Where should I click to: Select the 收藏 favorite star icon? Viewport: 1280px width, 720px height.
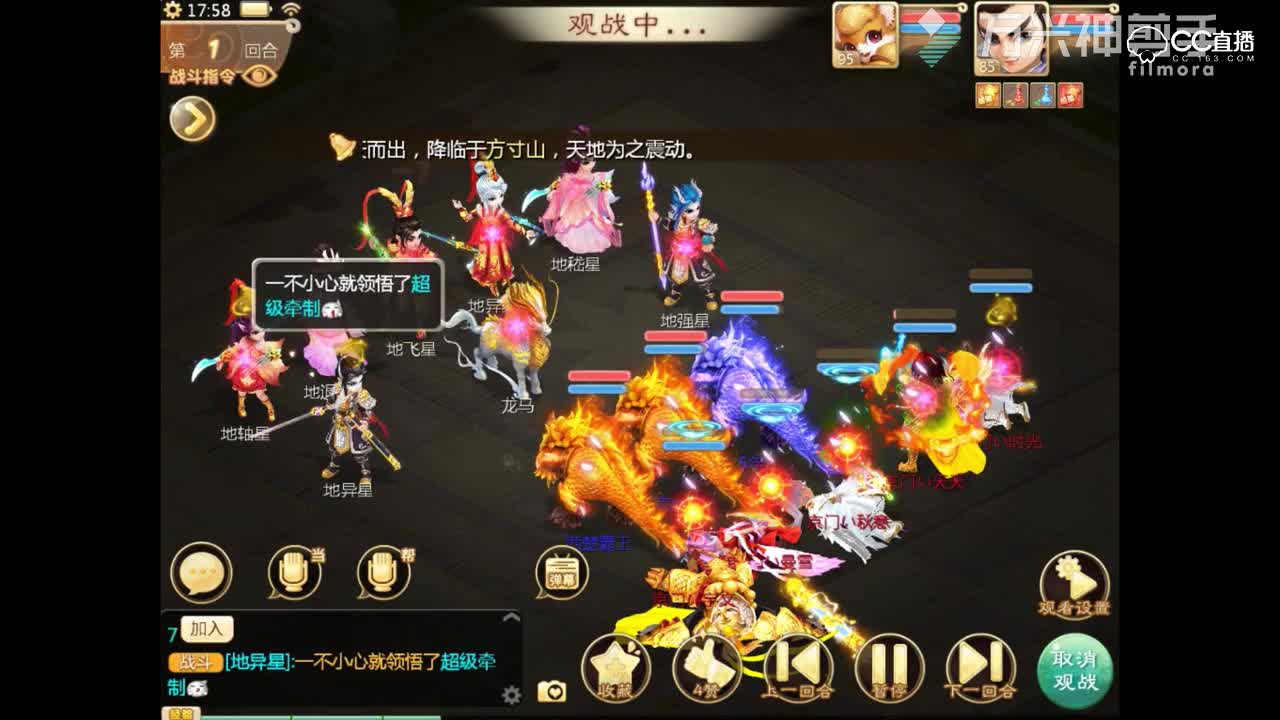click(x=615, y=662)
